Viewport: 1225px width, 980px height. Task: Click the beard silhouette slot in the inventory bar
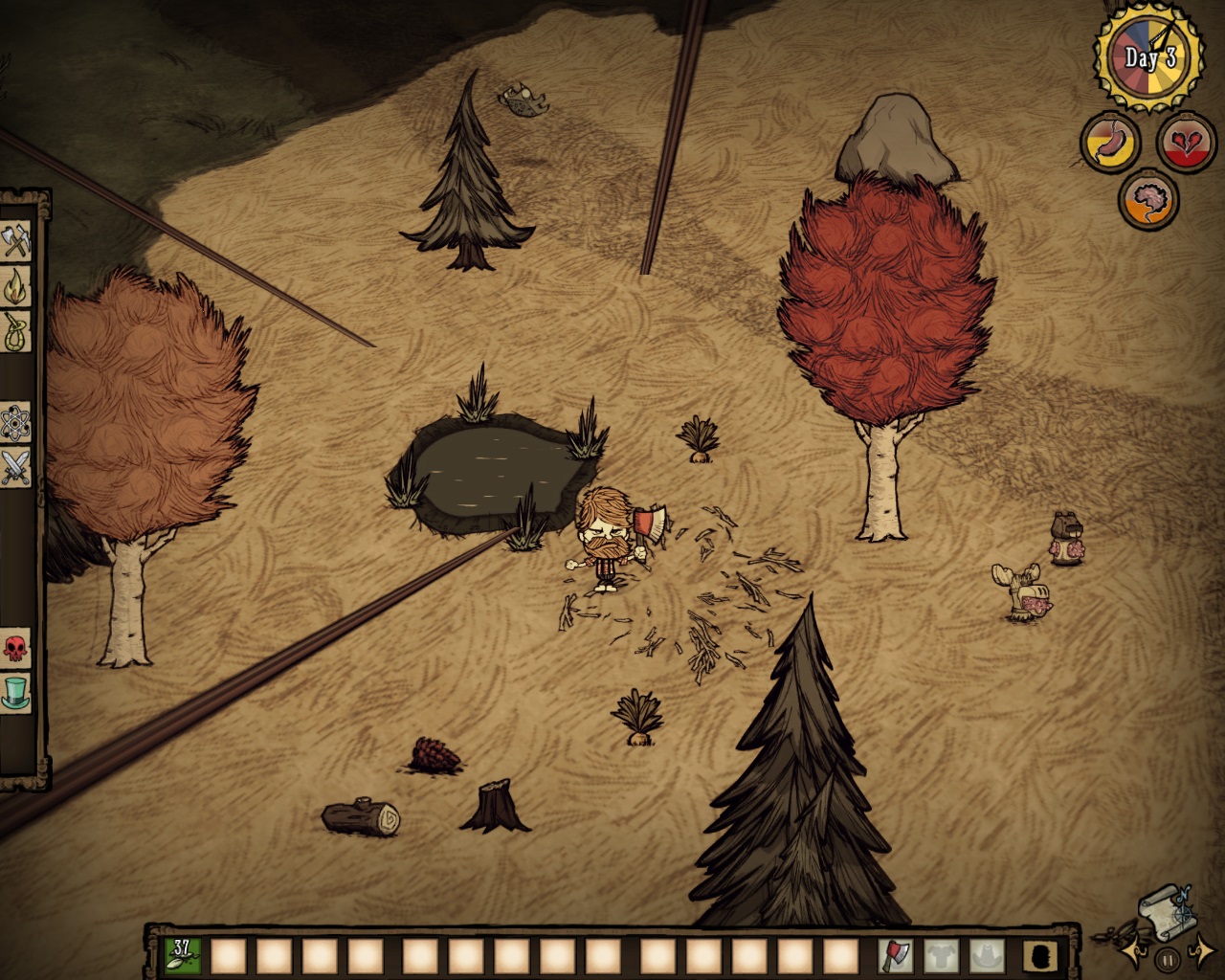tap(1038, 955)
